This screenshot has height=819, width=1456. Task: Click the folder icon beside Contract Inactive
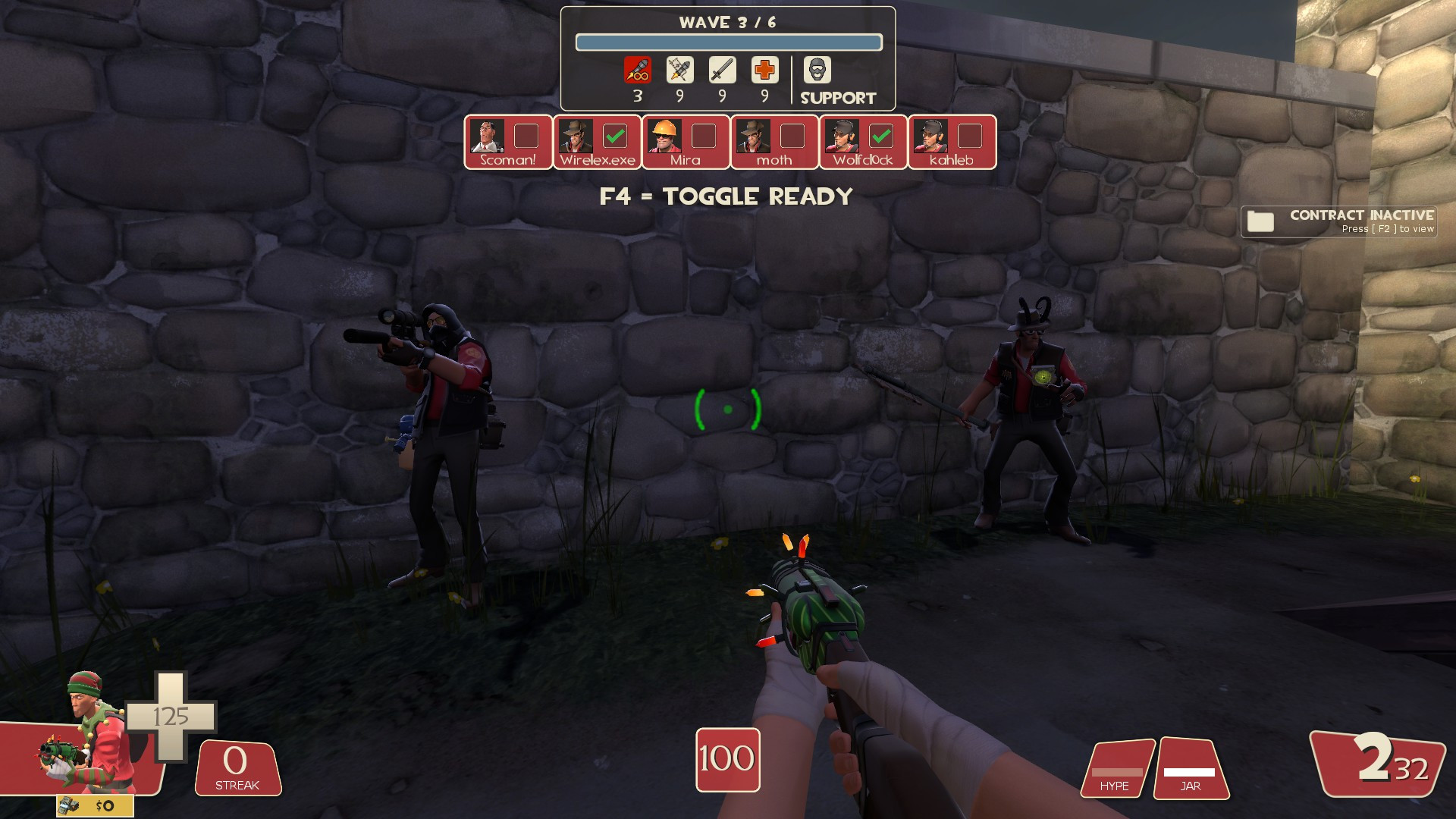[1259, 221]
